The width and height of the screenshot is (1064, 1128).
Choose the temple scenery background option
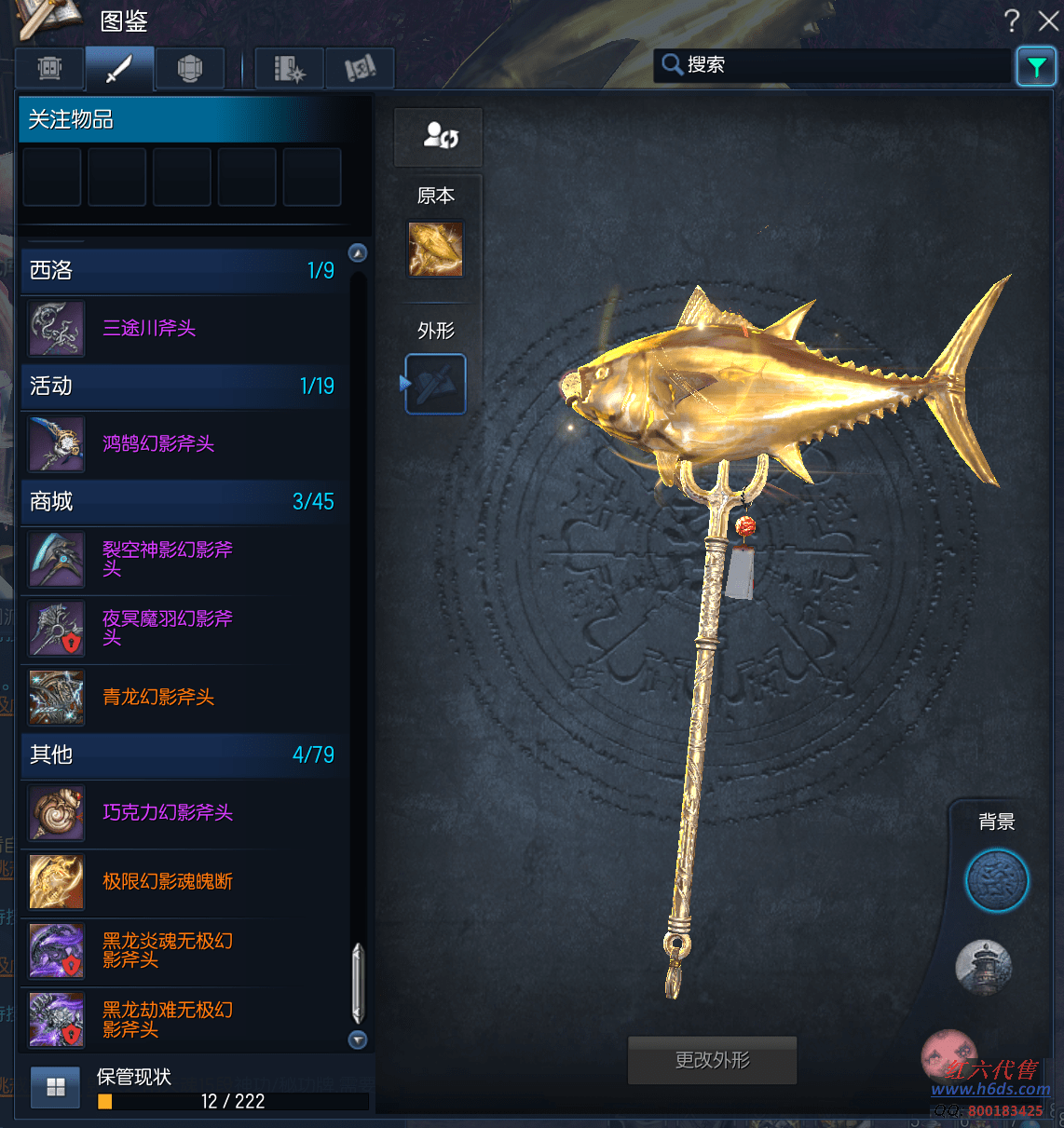pos(984,966)
